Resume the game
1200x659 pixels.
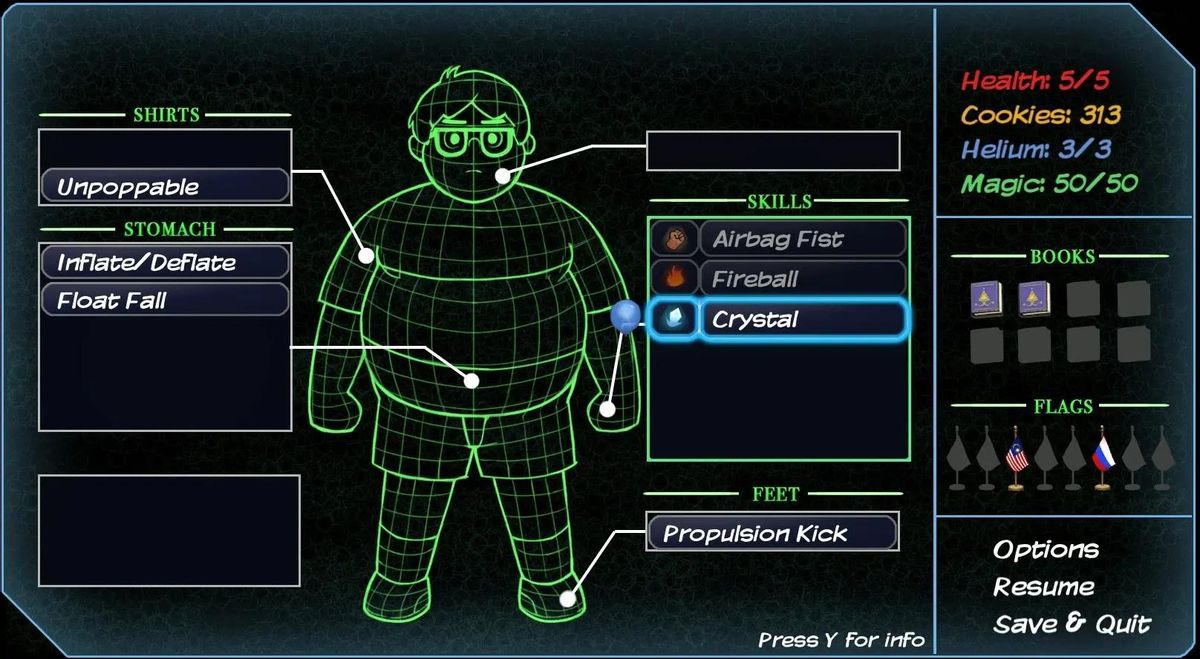click(x=1043, y=587)
